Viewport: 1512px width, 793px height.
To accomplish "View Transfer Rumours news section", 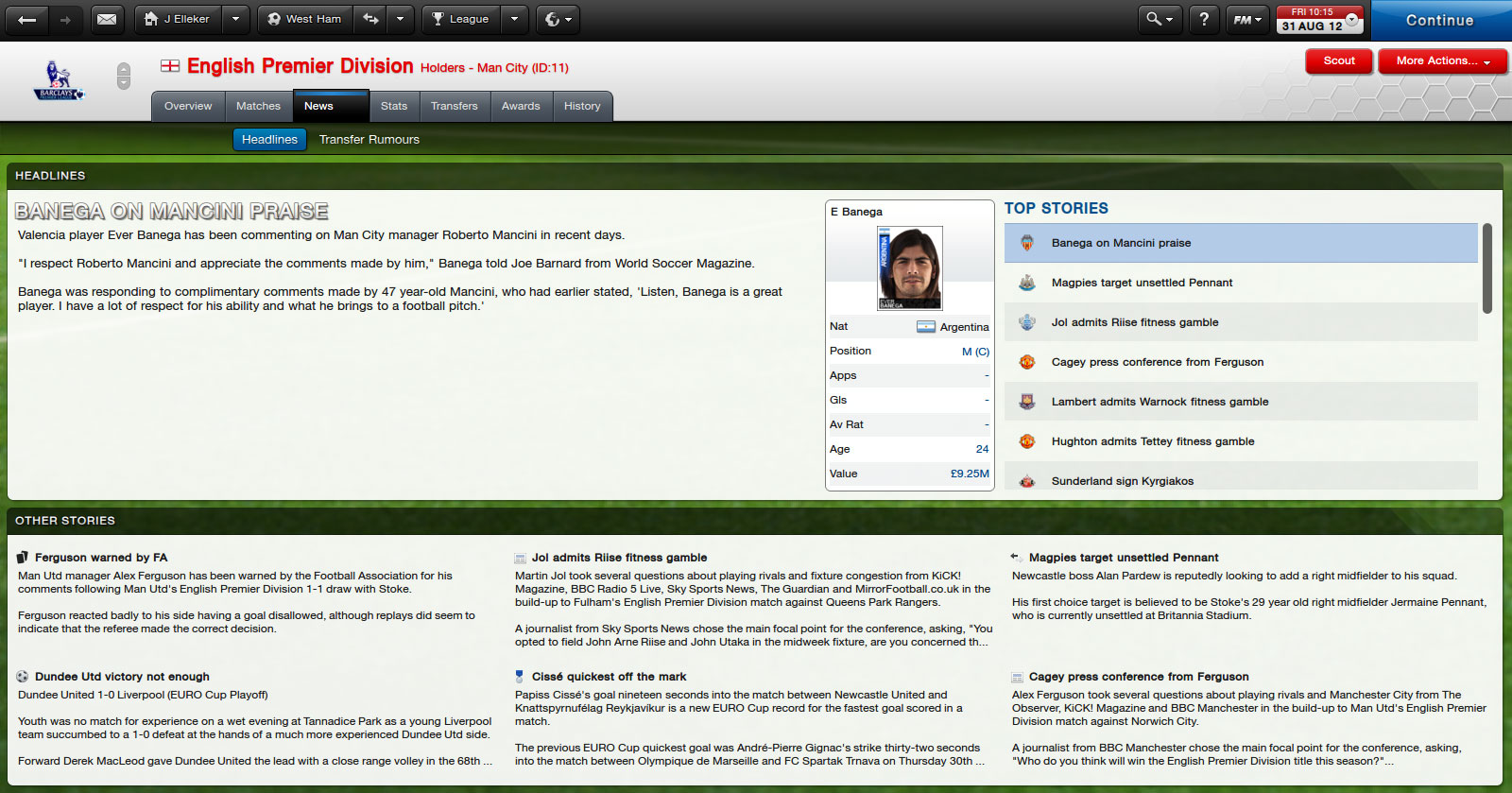I will [x=369, y=139].
